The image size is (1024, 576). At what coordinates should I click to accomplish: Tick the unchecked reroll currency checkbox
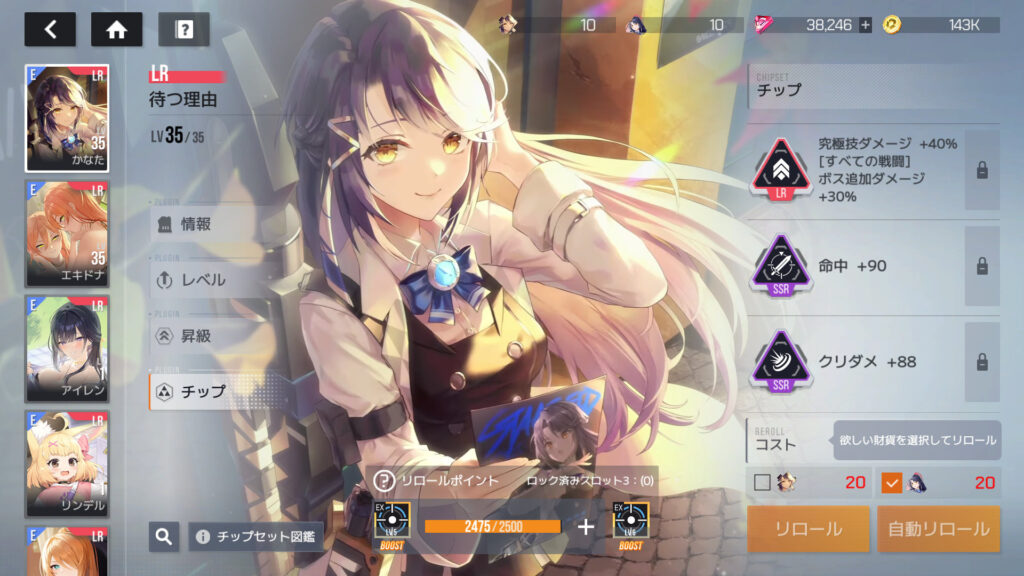(x=762, y=483)
